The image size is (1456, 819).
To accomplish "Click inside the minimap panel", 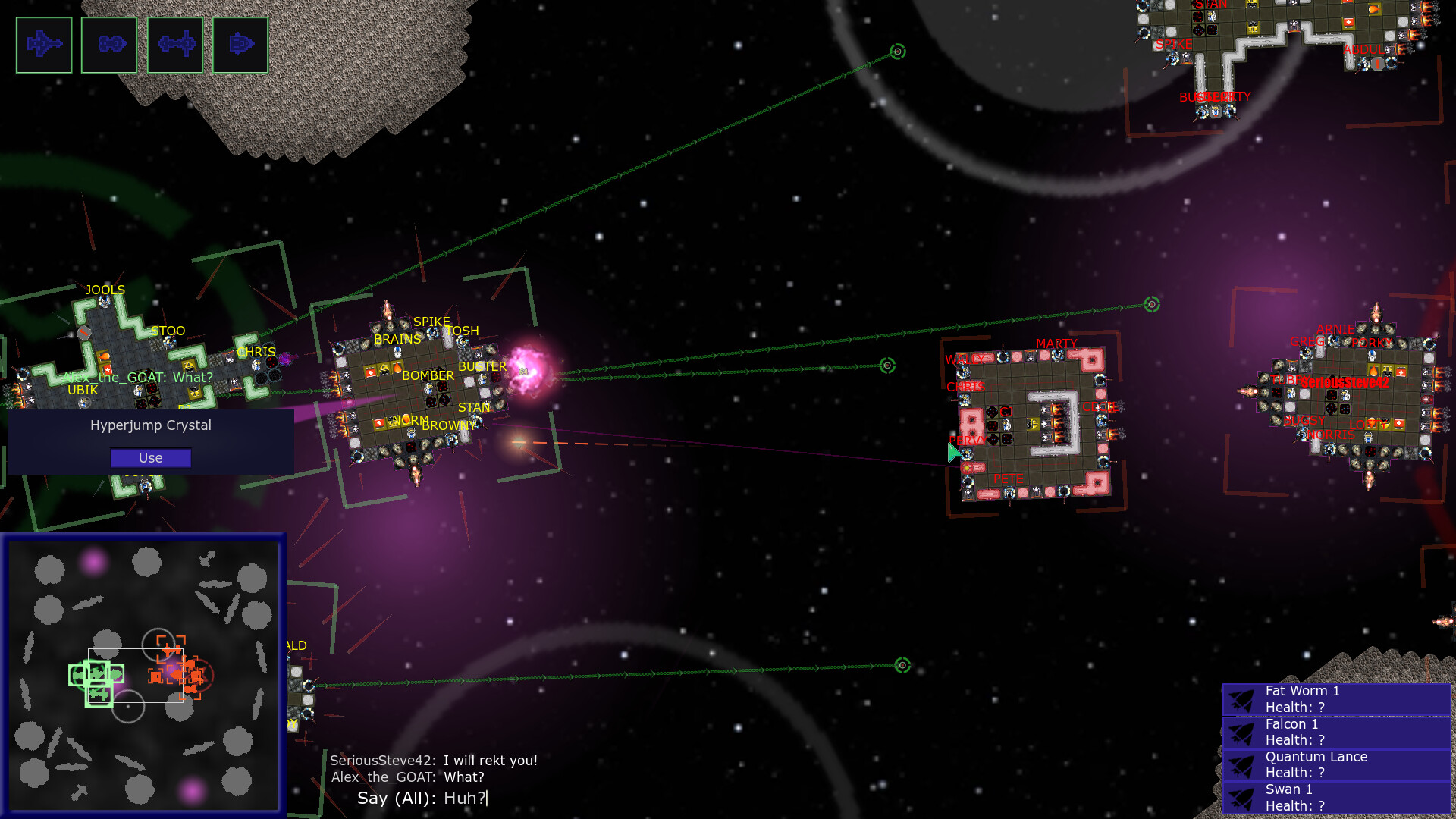I will coord(144,591).
